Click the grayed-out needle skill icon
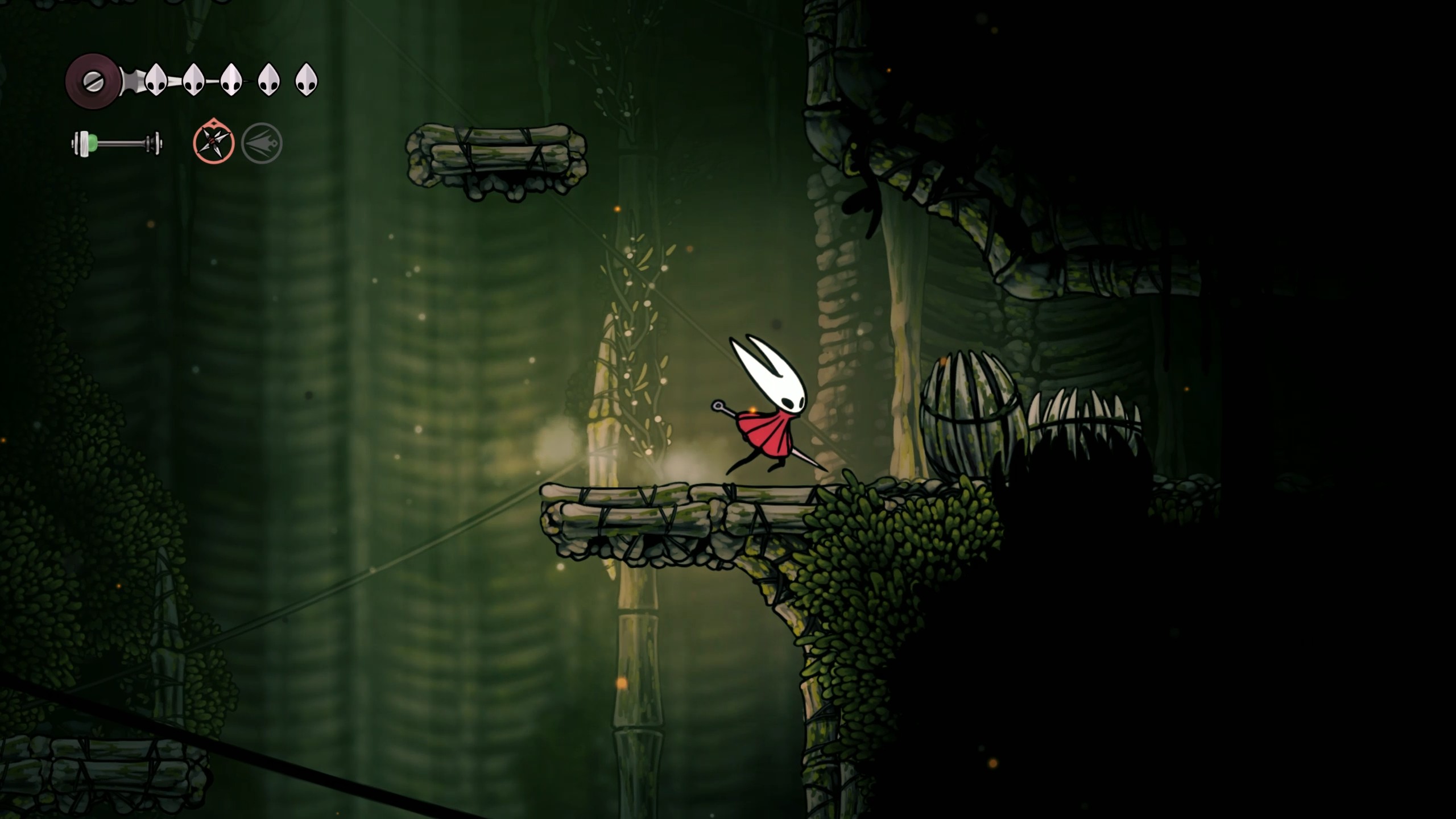 pos(264,143)
